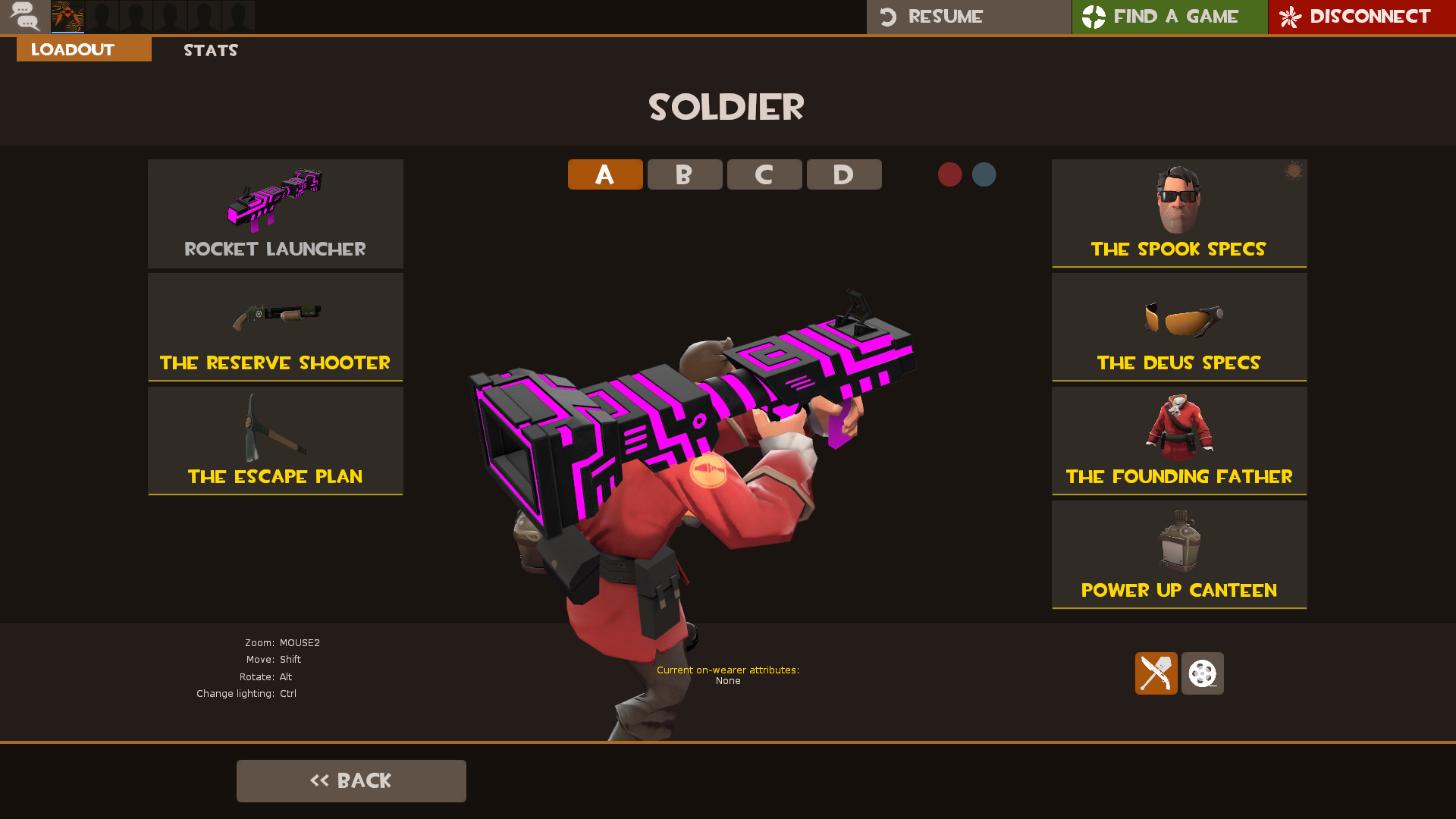Switch preview to the RED team color
Screen dimensions: 1456x819
coord(950,174)
